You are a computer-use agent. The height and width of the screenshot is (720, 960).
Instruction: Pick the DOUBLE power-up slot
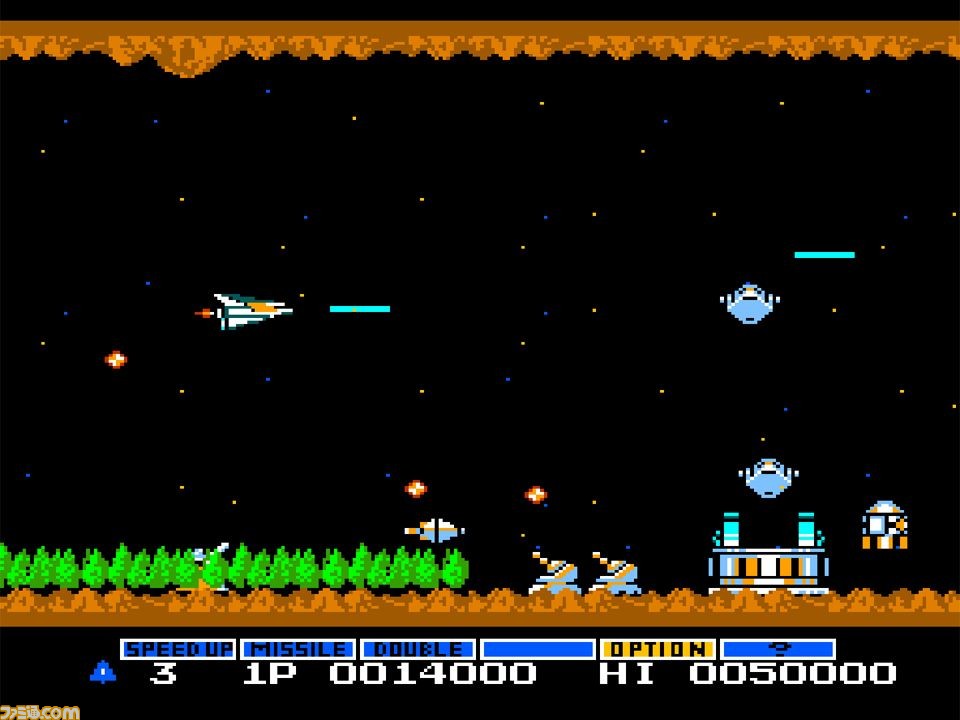(418, 649)
